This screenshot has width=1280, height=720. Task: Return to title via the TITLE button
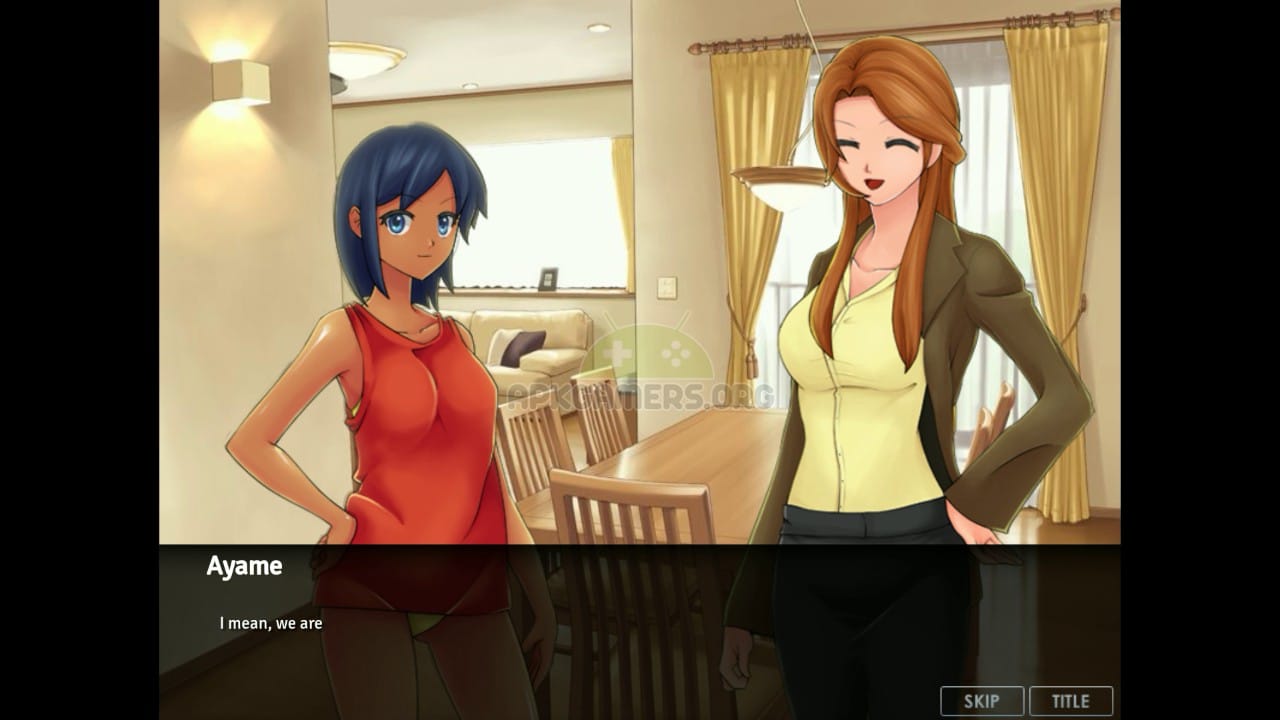[x=1070, y=701]
